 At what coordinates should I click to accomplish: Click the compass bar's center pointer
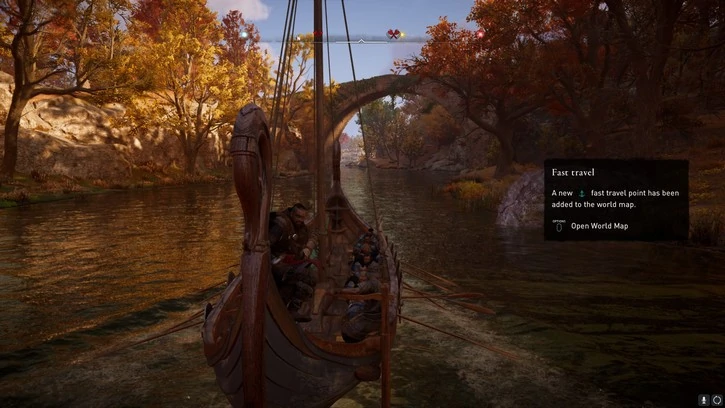tap(361, 40)
